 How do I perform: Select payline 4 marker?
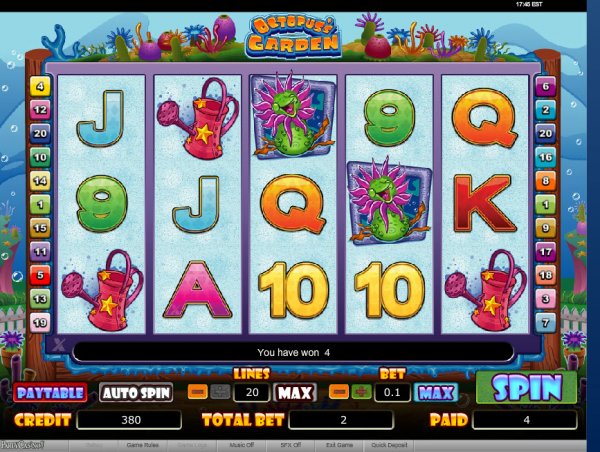coord(41,87)
